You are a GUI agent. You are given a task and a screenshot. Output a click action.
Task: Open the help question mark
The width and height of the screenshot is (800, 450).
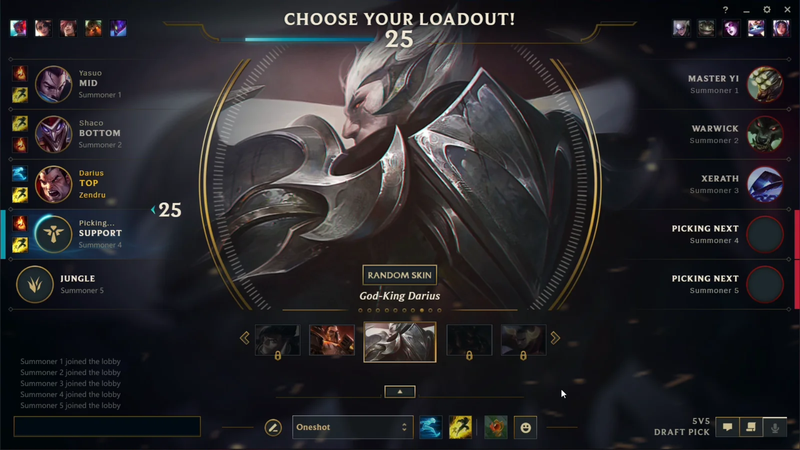(x=726, y=10)
